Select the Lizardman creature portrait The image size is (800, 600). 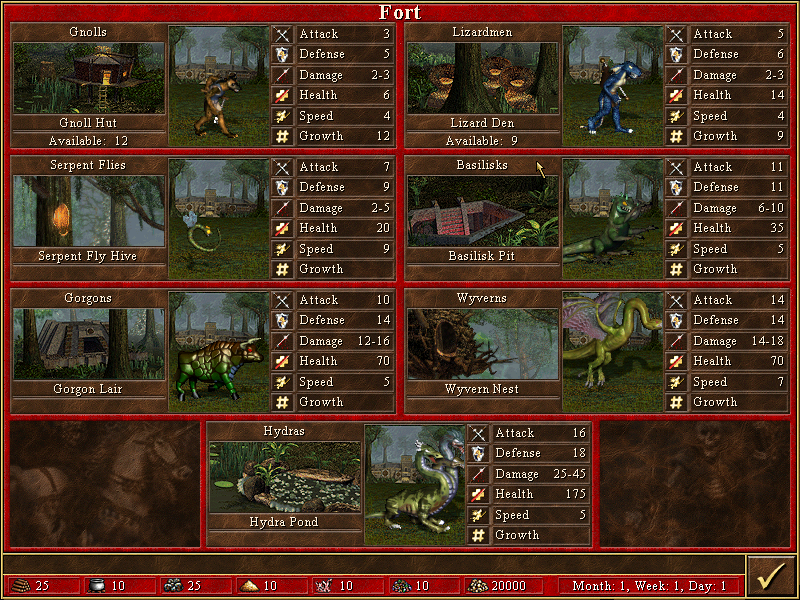[x=613, y=85]
